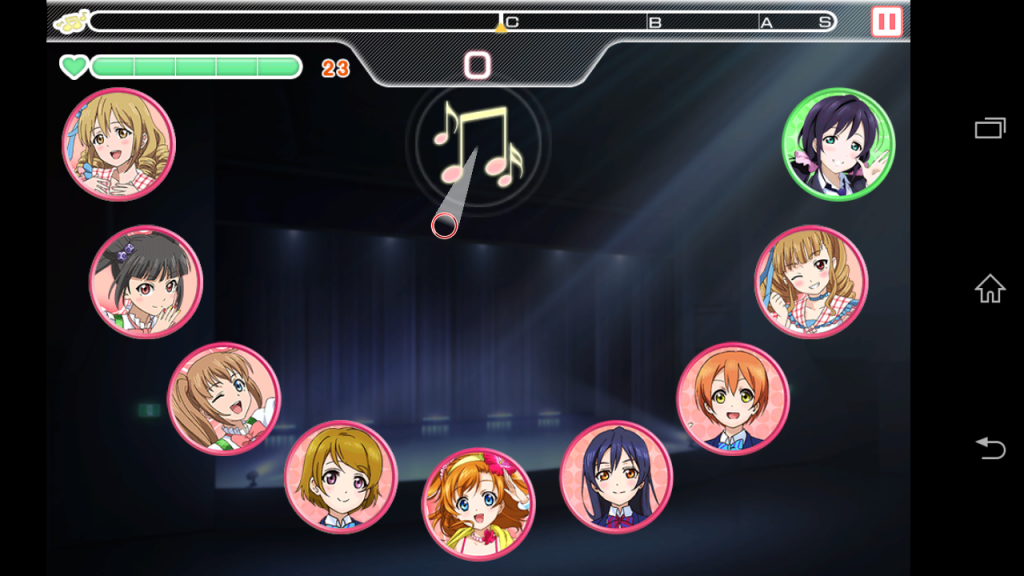Viewport: 1024px width, 576px height.
Task: Tap the Android back button
Action: (990, 449)
